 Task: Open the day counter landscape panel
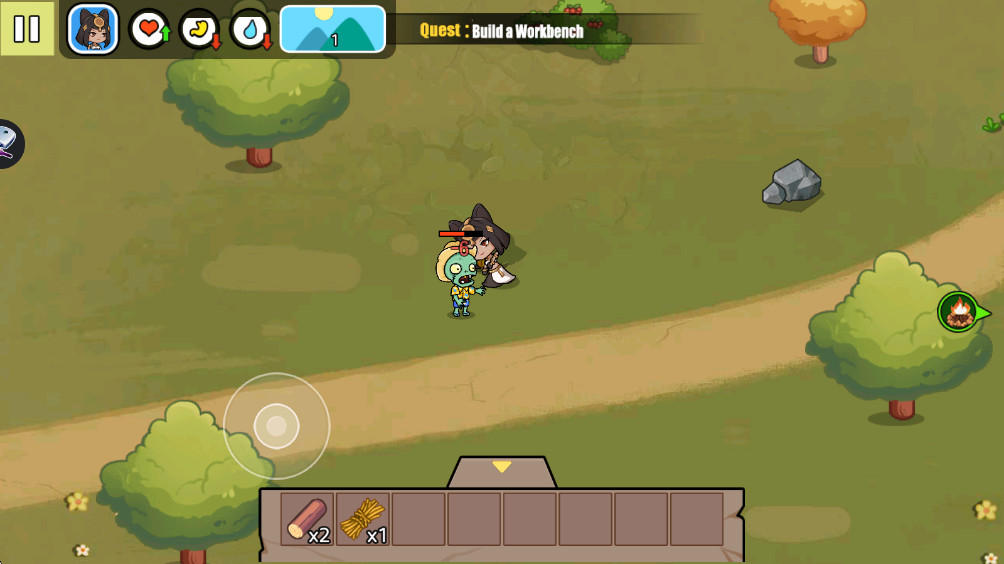point(333,29)
